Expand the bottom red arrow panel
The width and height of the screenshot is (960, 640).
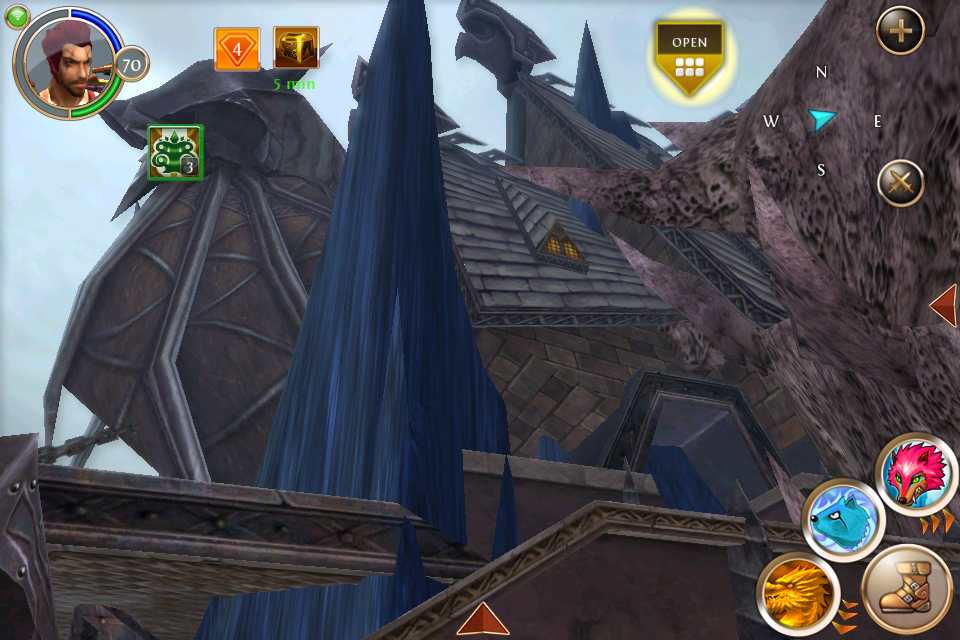pyautogui.click(x=483, y=619)
